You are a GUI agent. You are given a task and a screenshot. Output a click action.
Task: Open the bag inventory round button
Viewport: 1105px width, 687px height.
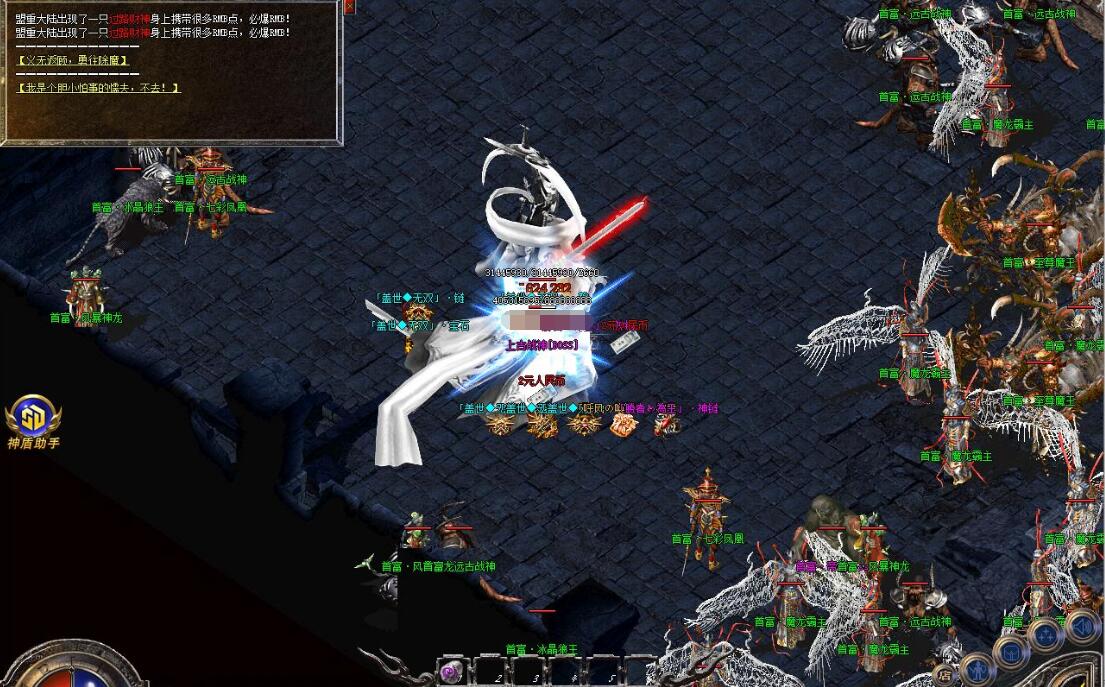click(1013, 651)
